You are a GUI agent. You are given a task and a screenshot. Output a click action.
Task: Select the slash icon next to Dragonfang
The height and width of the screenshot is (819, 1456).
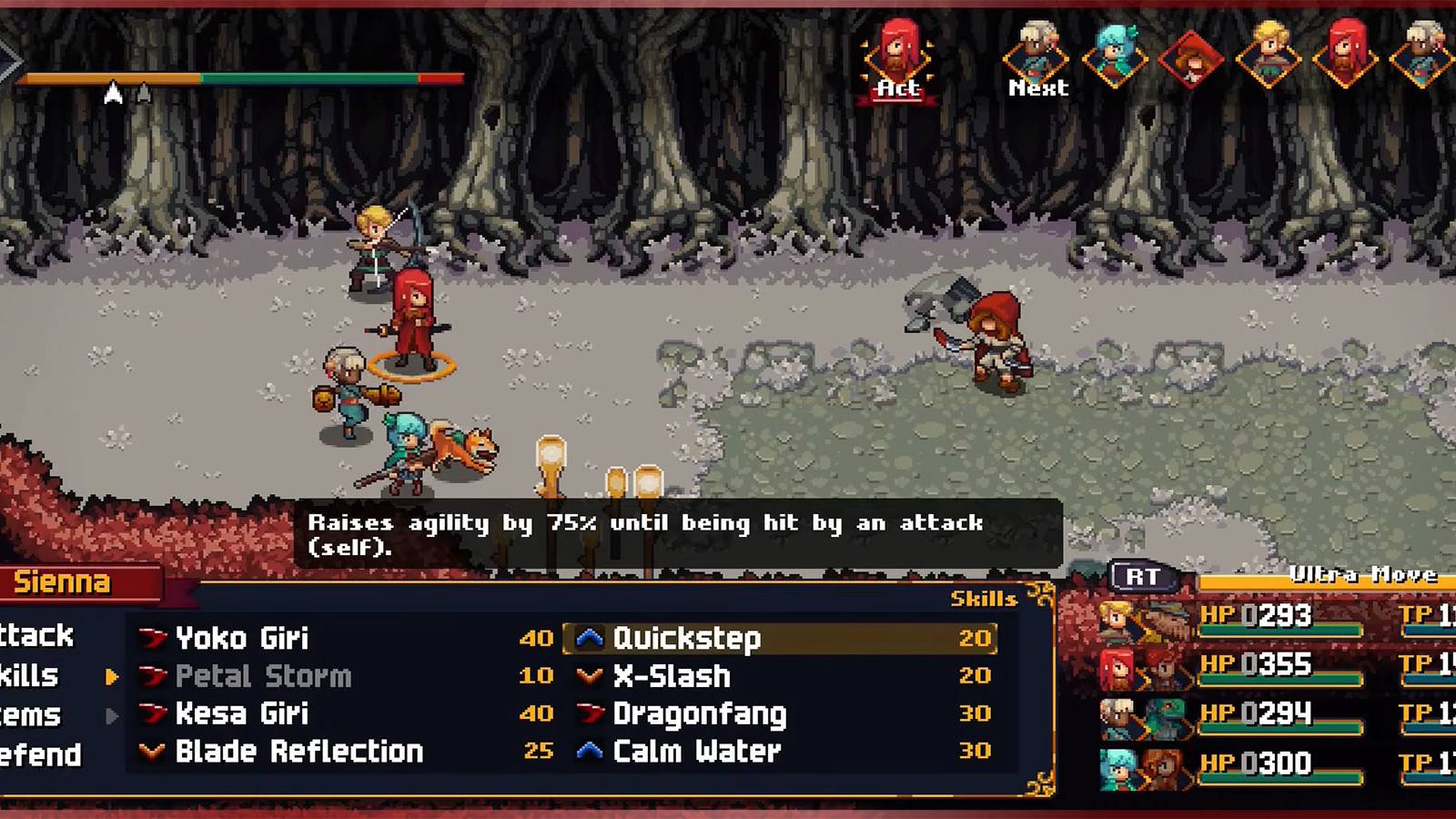tap(592, 714)
